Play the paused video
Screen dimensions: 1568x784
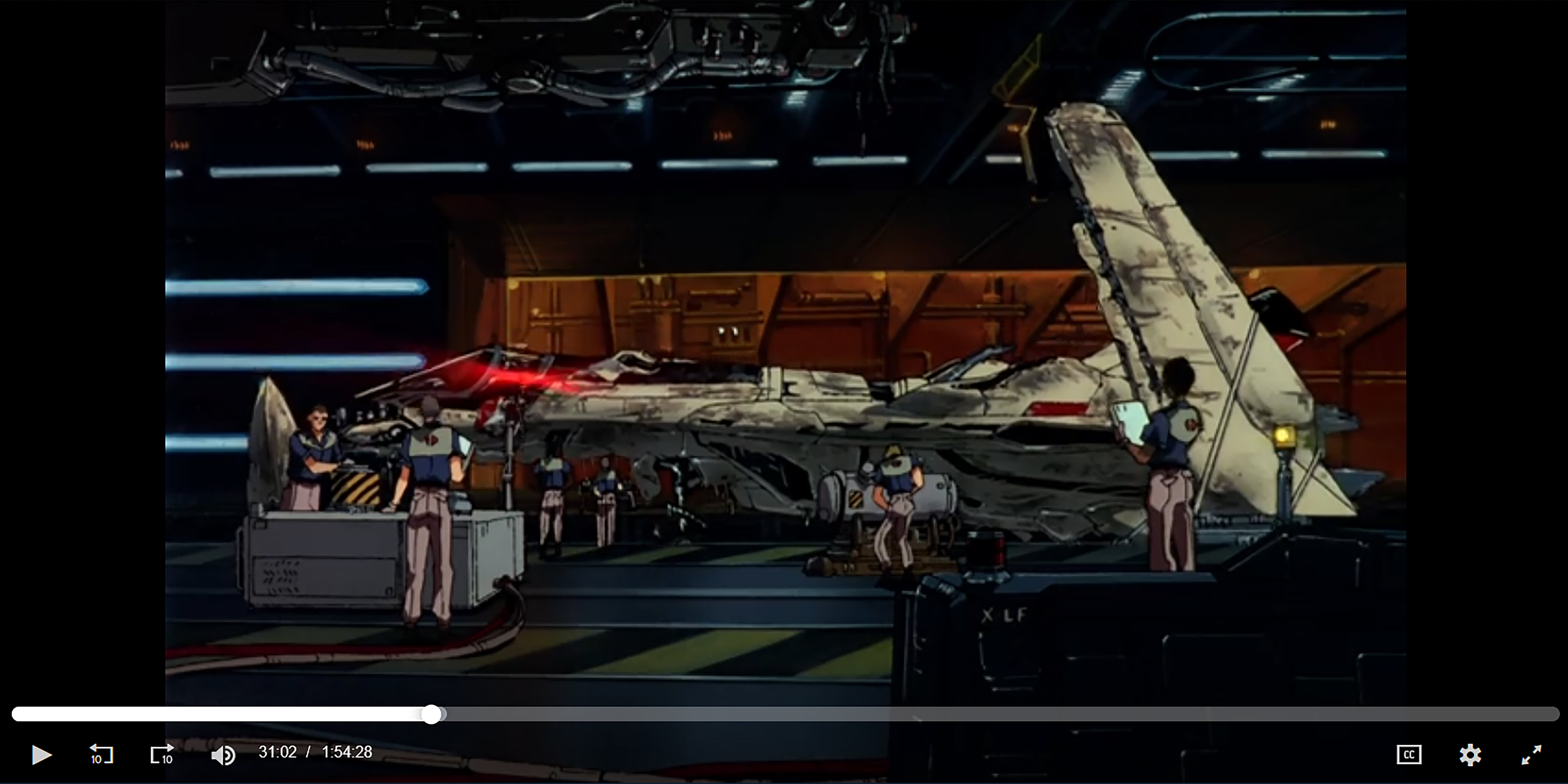coord(41,755)
